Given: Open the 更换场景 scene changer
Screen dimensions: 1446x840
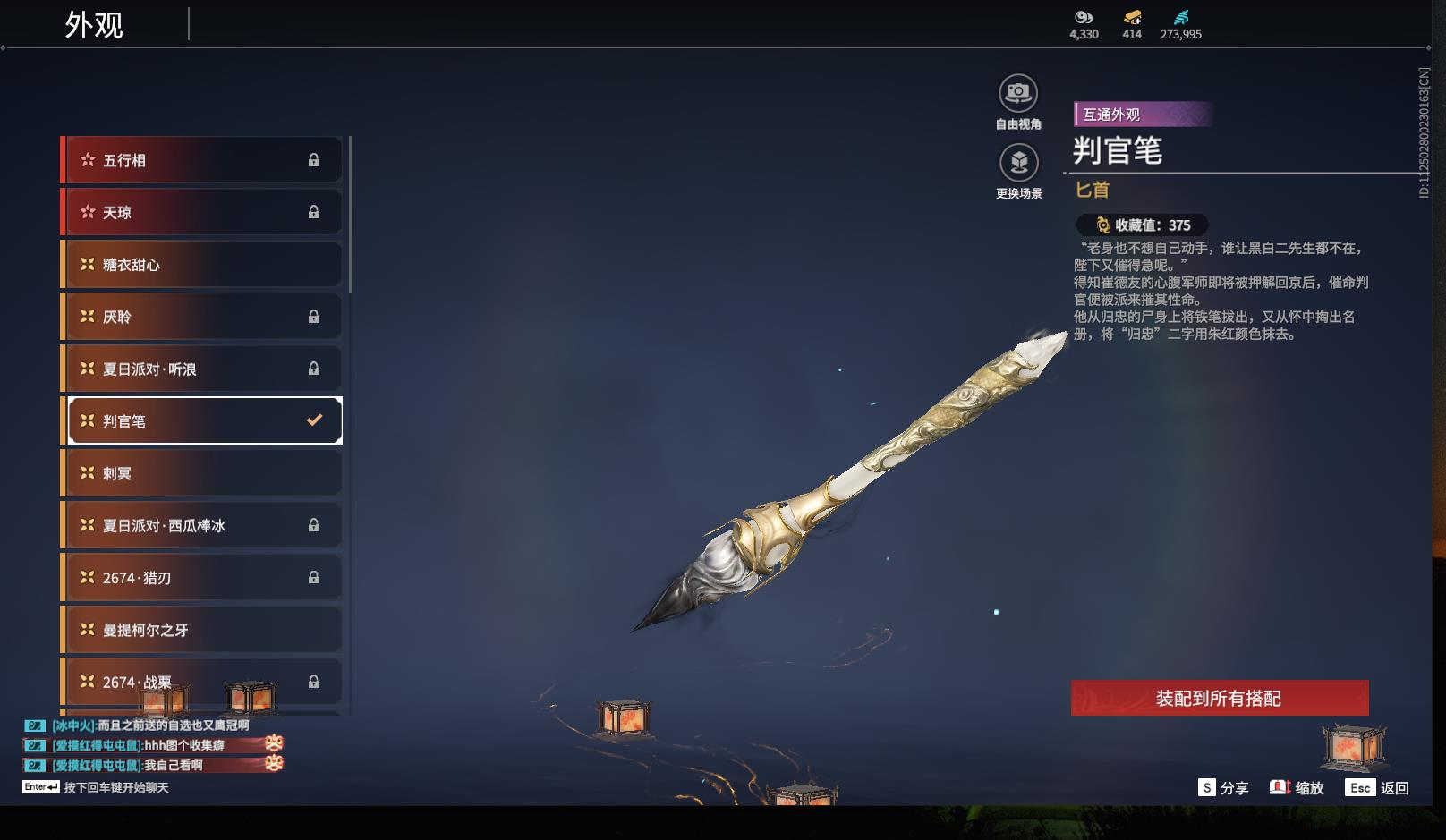Looking at the screenshot, I should point(1018,164).
